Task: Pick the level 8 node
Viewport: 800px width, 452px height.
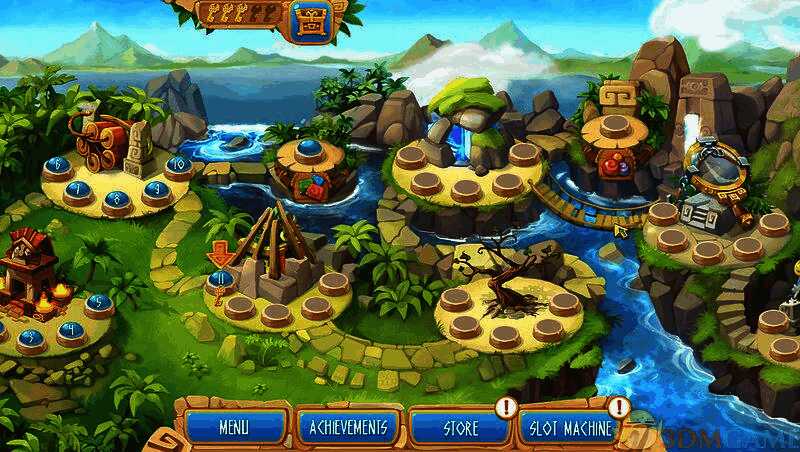Action: (x=118, y=199)
